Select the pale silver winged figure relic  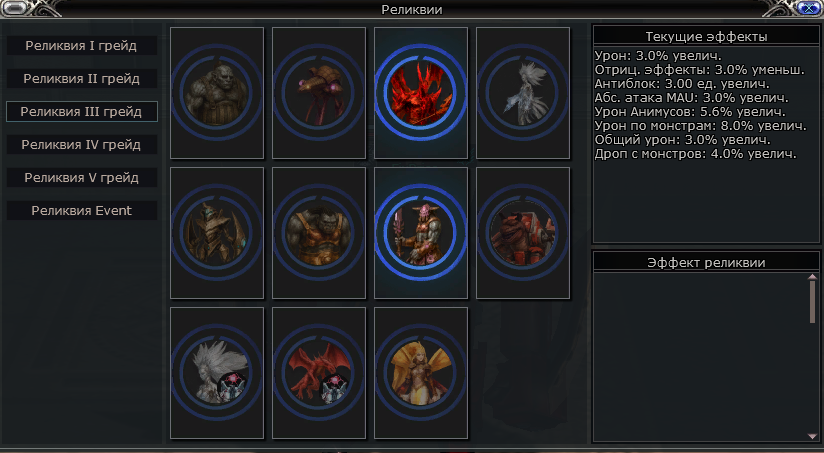[x=523, y=93]
